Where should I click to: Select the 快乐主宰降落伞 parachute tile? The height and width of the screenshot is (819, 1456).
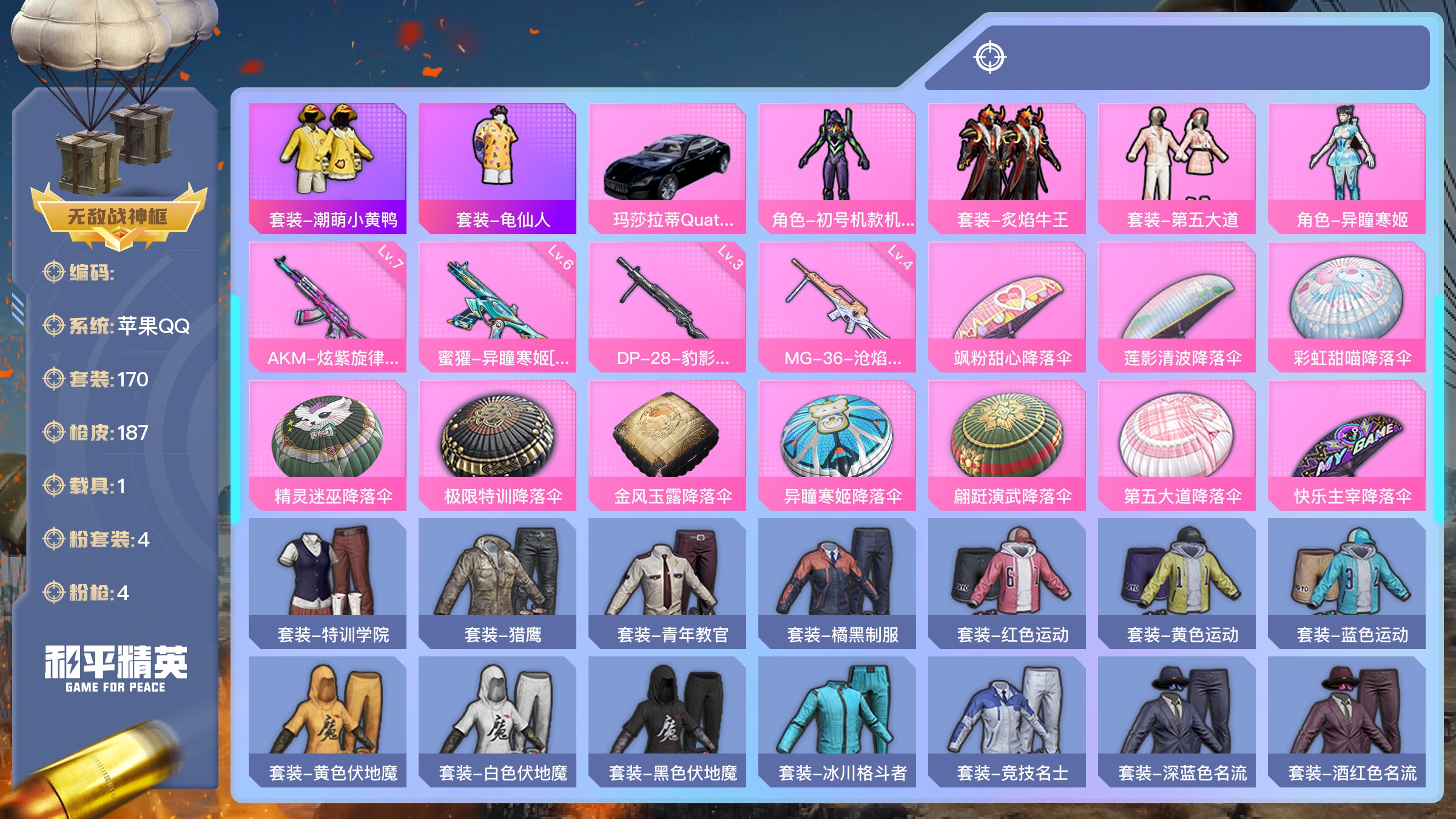pyautogui.click(x=1347, y=445)
